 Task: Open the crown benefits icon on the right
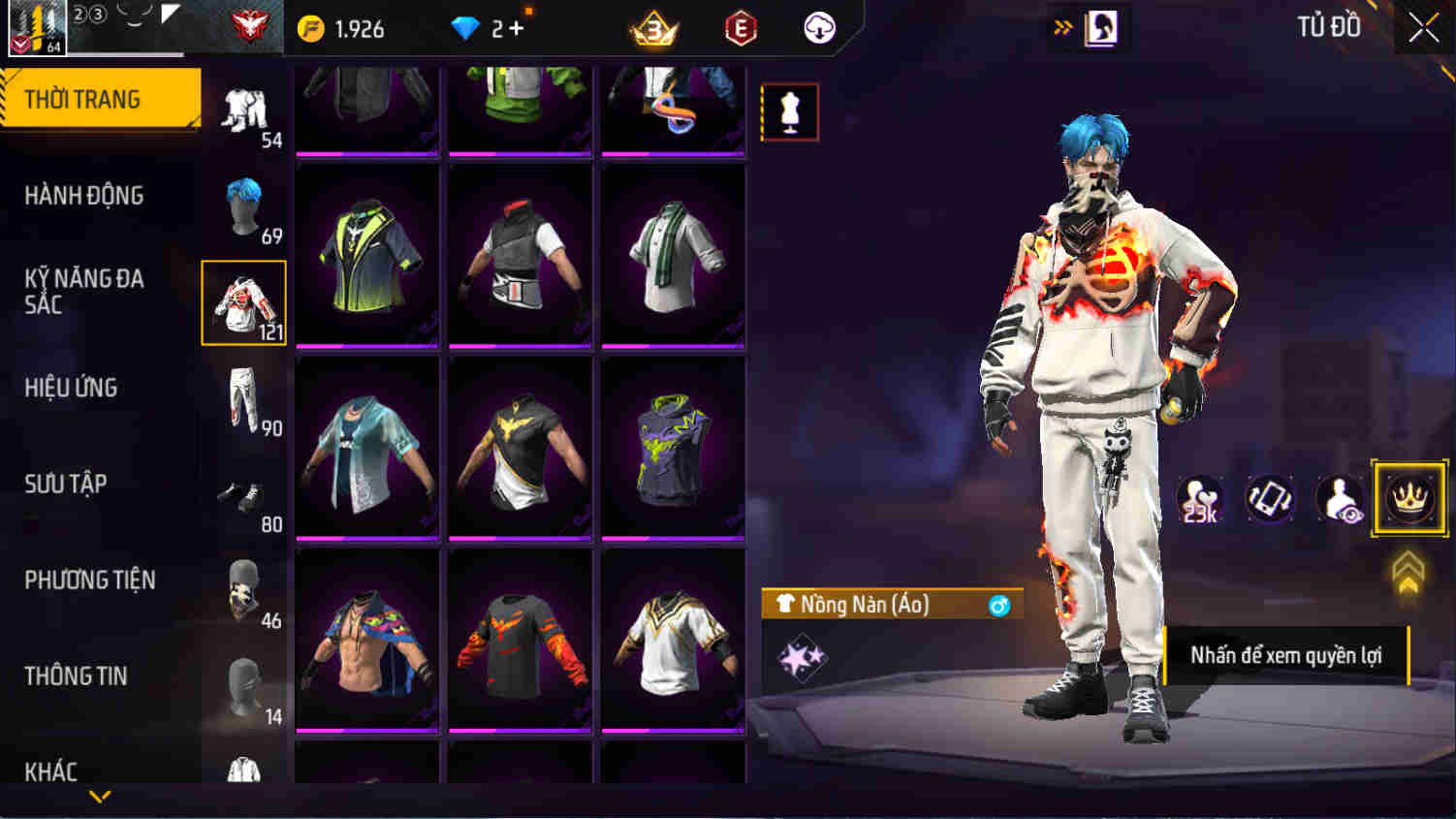click(x=1408, y=498)
